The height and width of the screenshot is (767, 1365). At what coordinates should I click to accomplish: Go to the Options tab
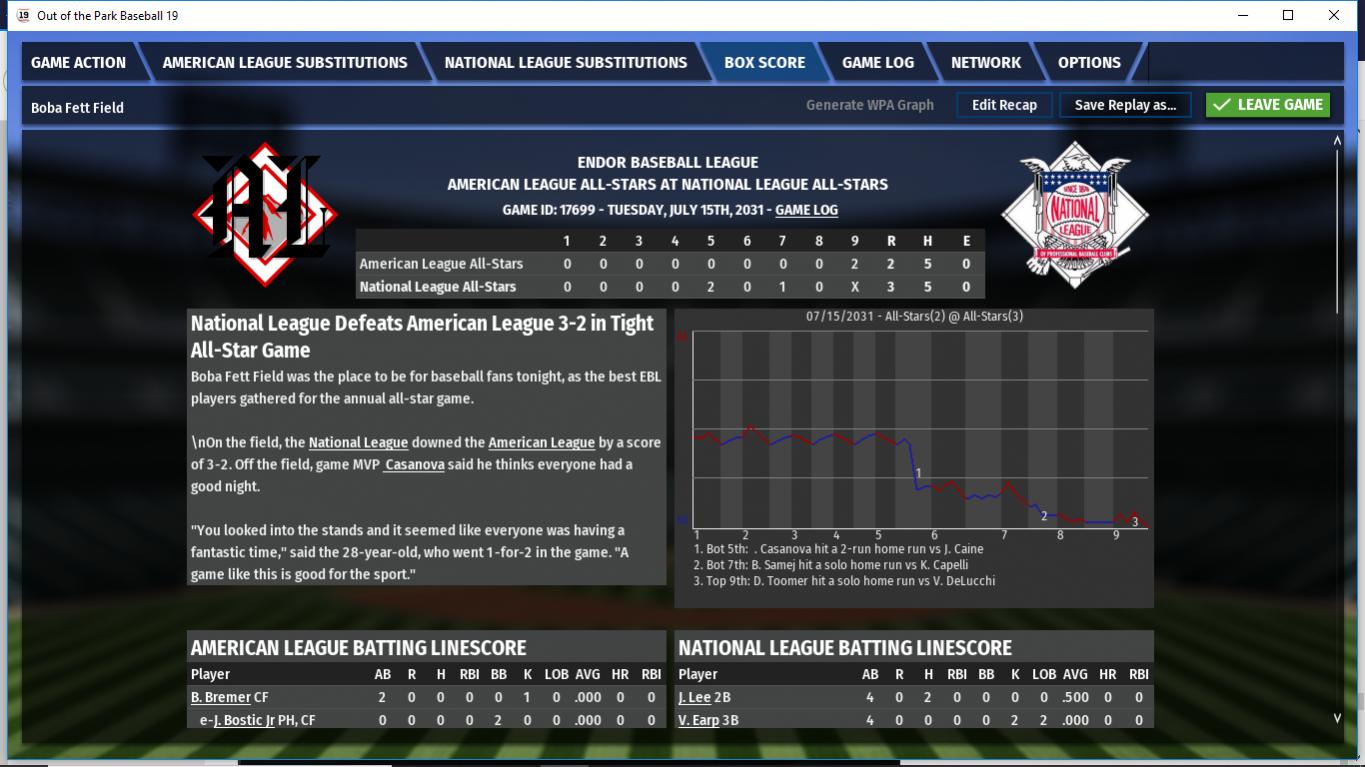click(1089, 62)
